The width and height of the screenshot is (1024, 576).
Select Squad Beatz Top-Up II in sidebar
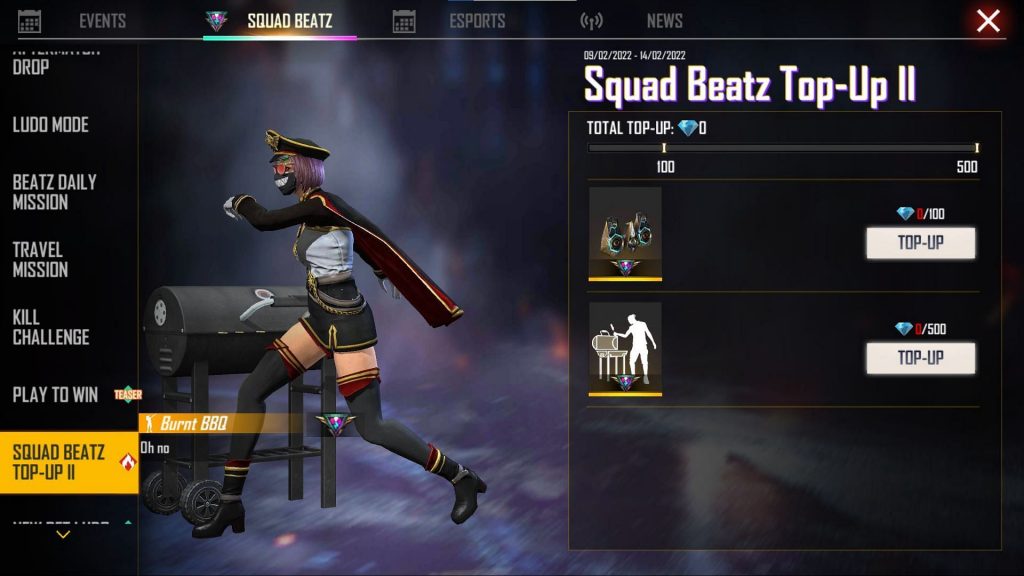click(59, 462)
